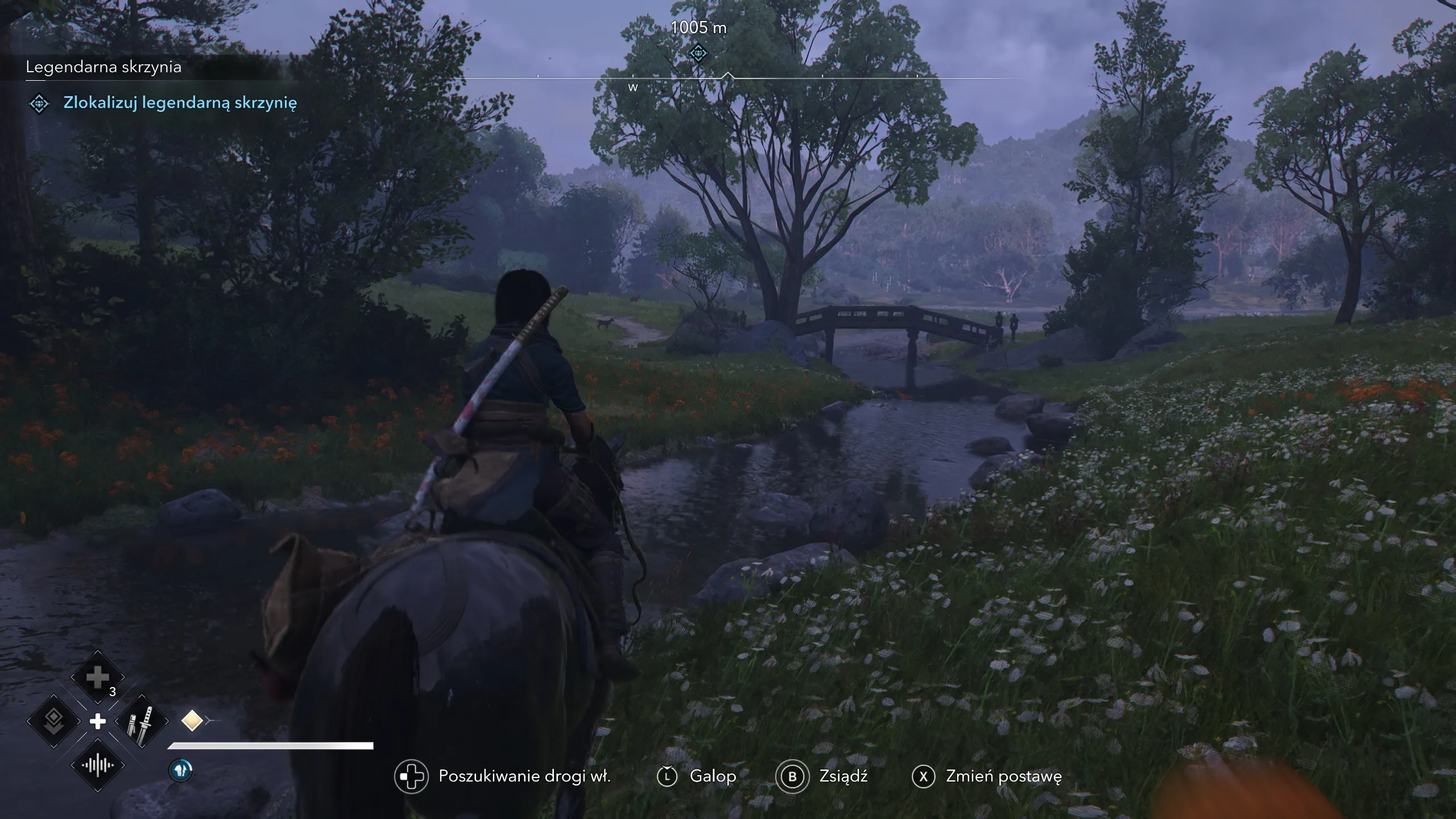
Task: Click the Zlokalizuj legendarną skrzynię objective
Action: 180,103
